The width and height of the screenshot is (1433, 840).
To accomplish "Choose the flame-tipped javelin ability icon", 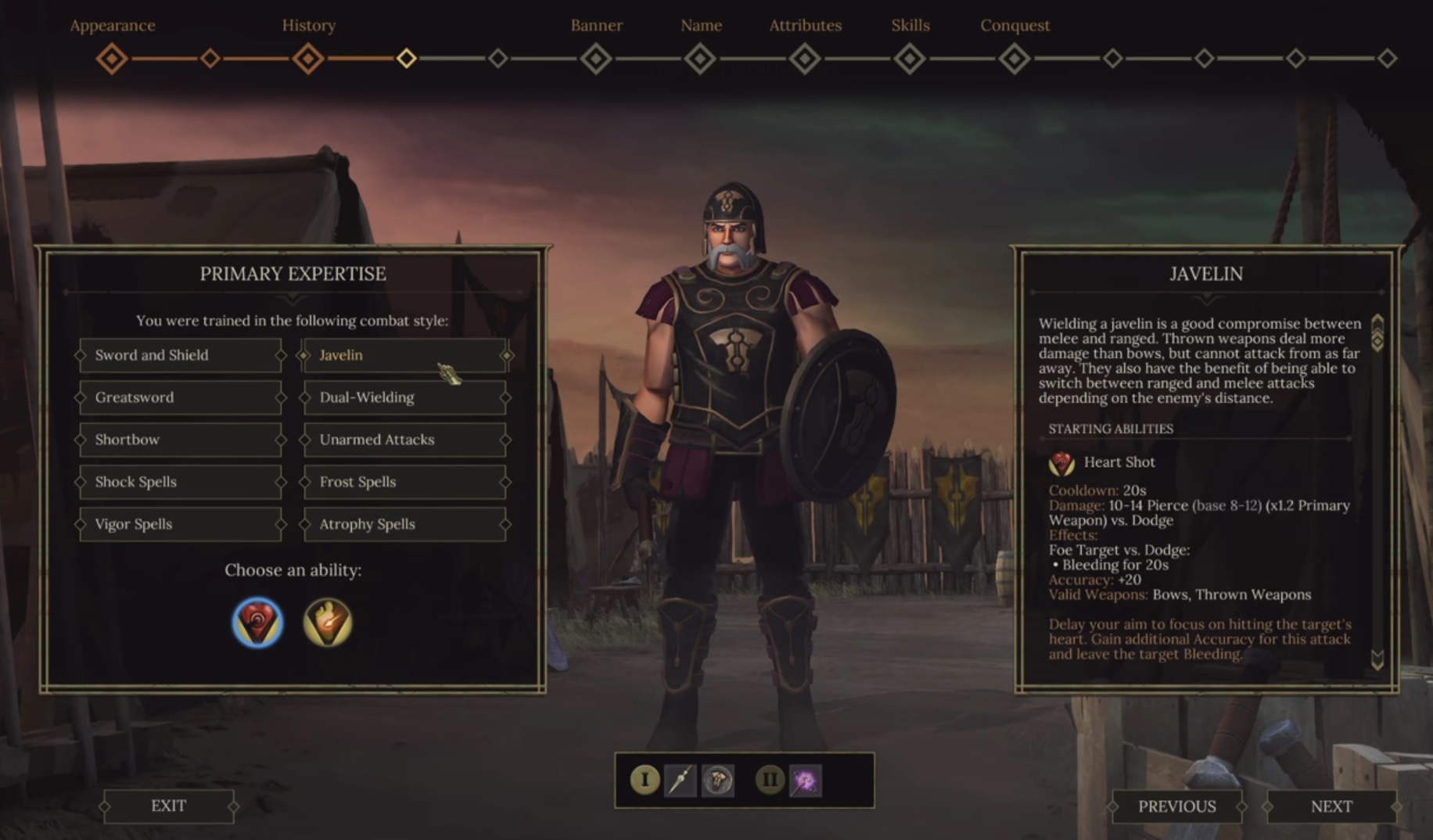I will (328, 623).
